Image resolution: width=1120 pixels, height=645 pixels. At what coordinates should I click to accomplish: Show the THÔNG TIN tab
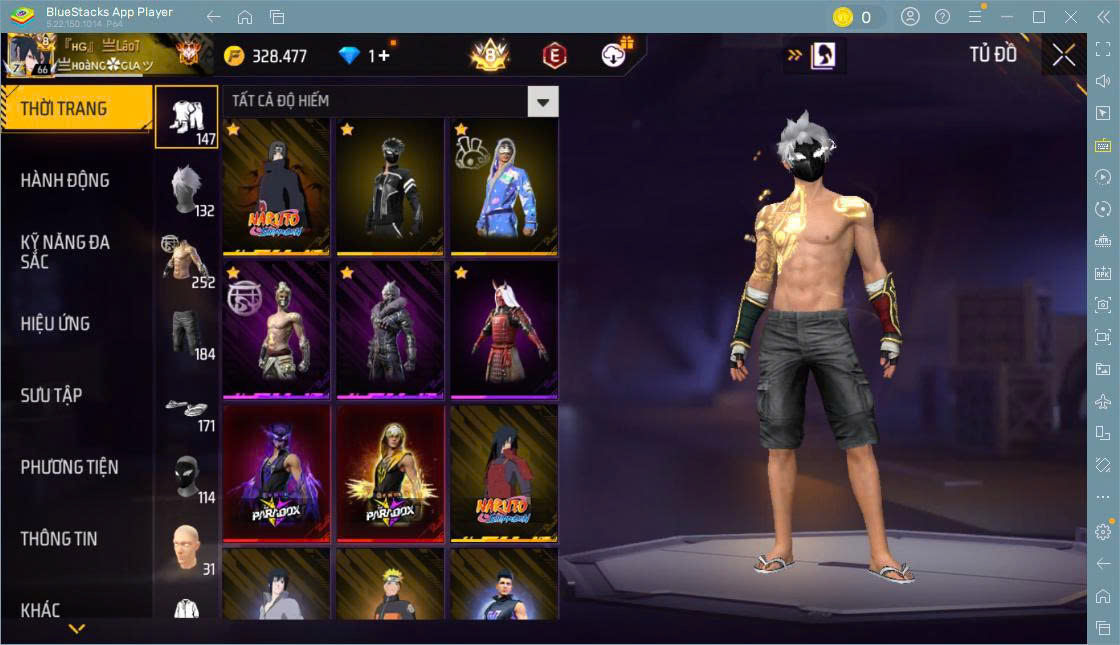(x=59, y=539)
